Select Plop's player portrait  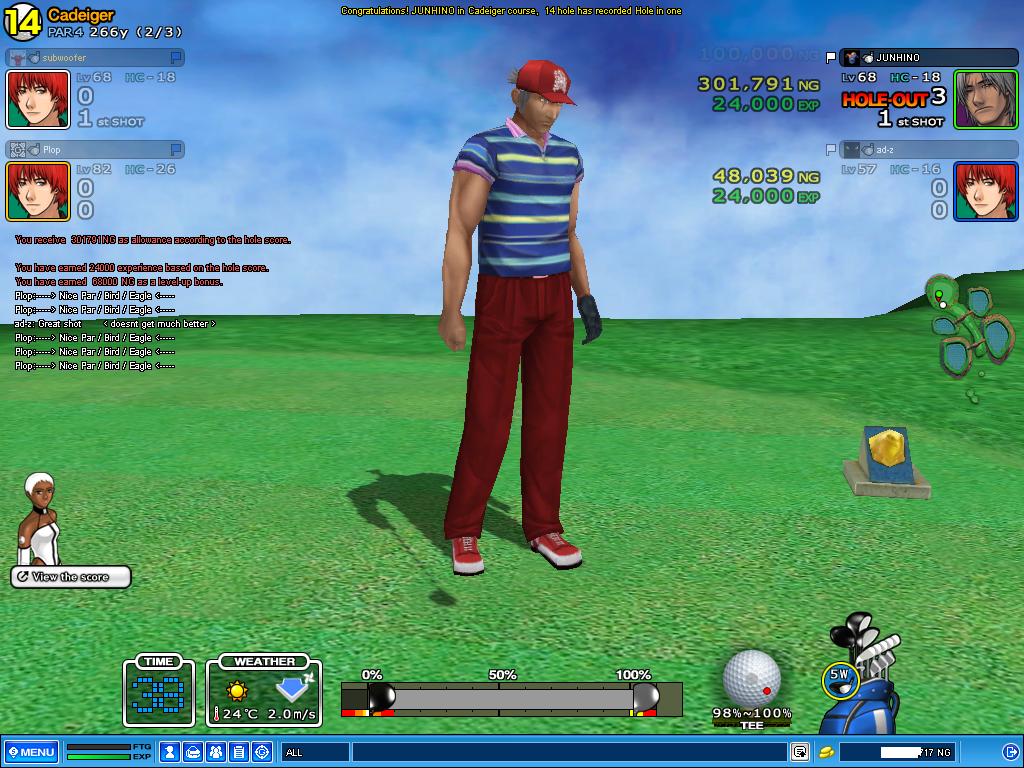[x=38, y=191]
